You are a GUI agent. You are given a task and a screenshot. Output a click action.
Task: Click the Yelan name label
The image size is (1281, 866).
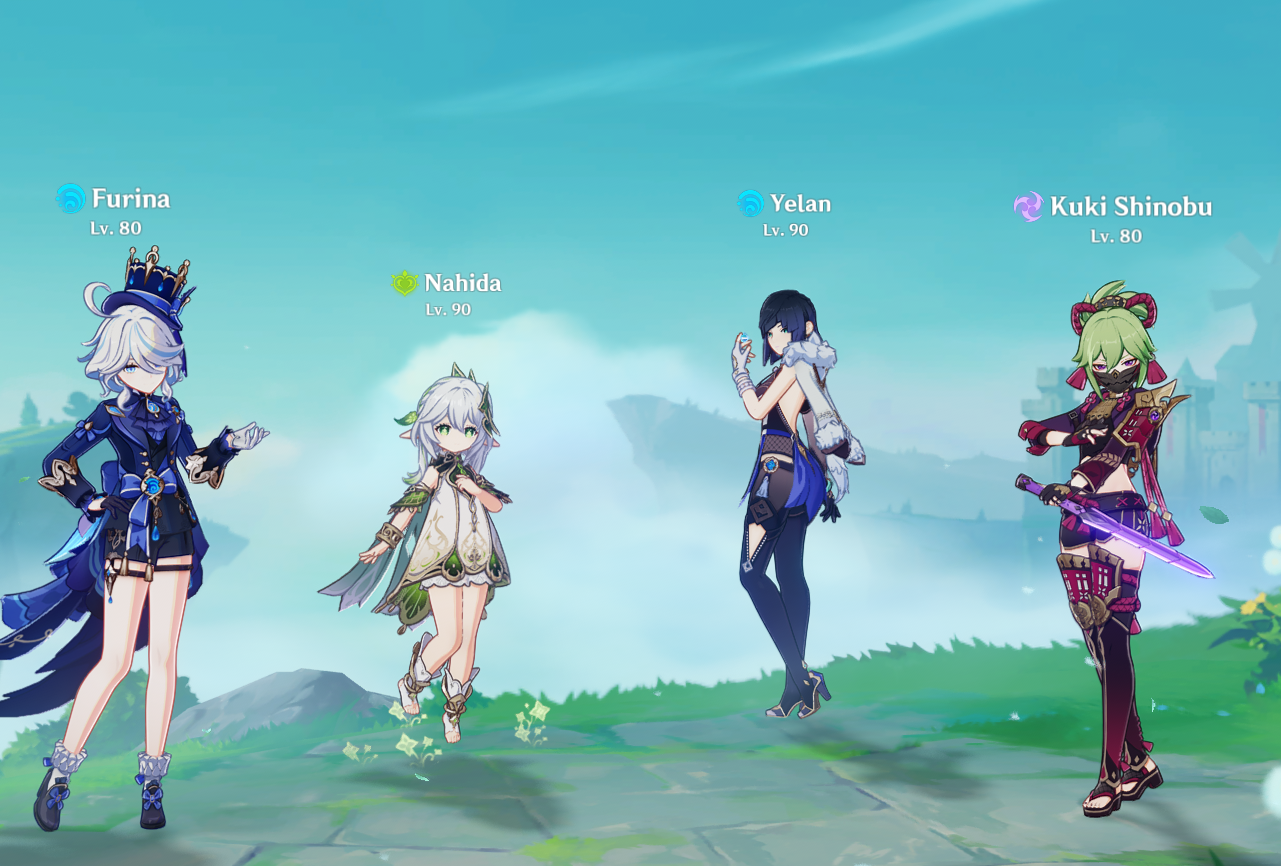pyautogui.click(x=801, y=203)
